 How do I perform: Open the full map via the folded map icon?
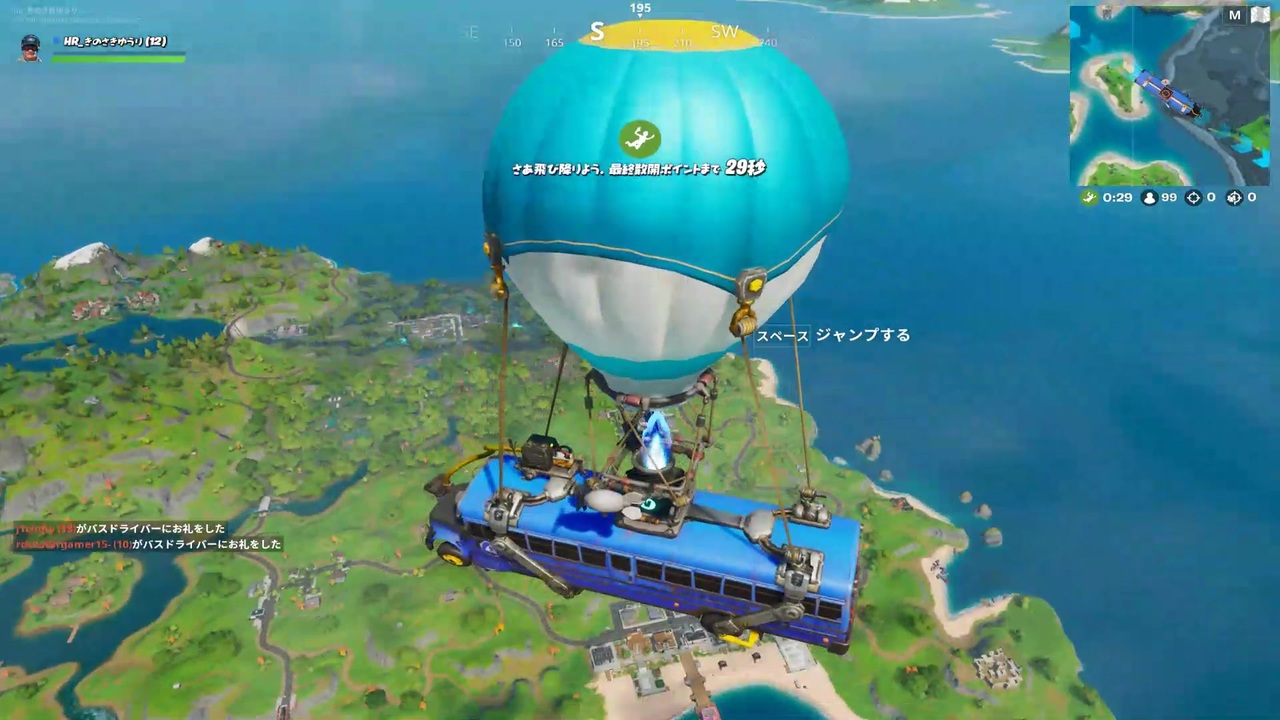pyautogui.click(x=1259, y=15)
